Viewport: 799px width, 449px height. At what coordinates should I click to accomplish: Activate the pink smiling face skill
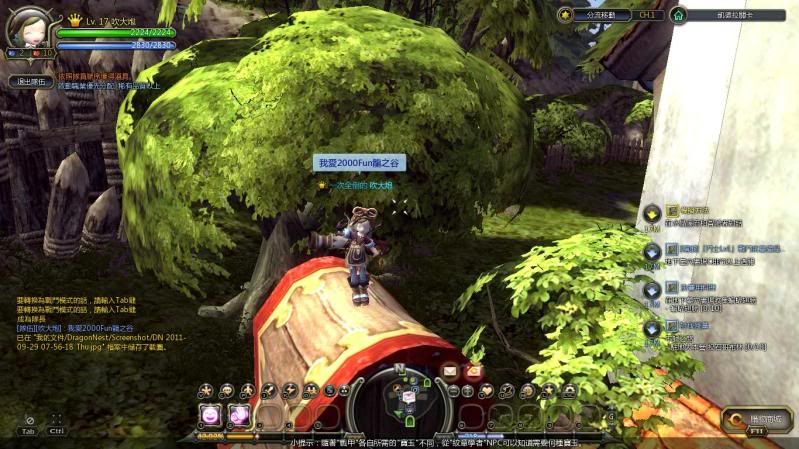tap(211, 414)
